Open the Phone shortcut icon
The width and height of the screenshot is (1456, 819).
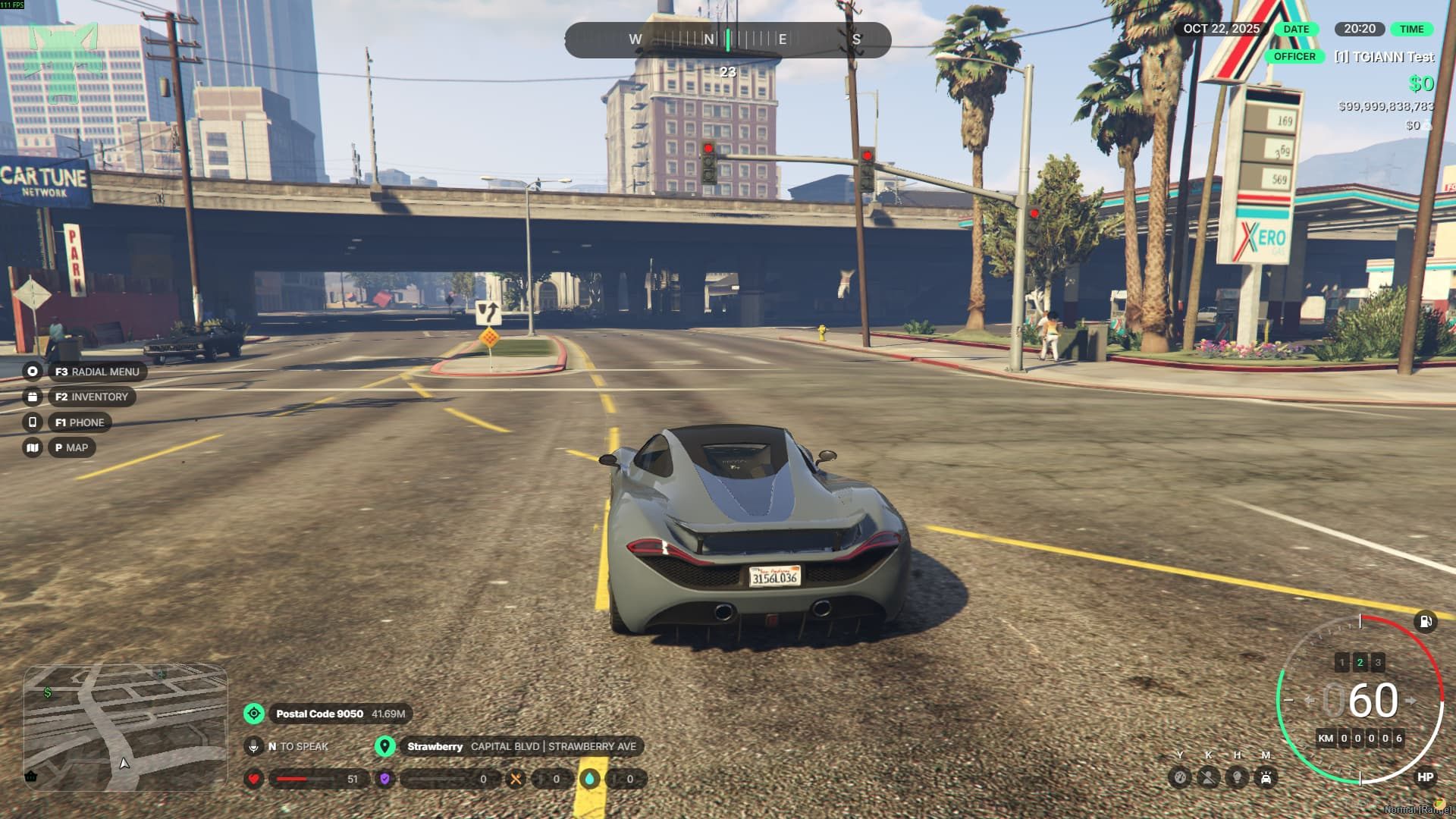tap(33, 422)
